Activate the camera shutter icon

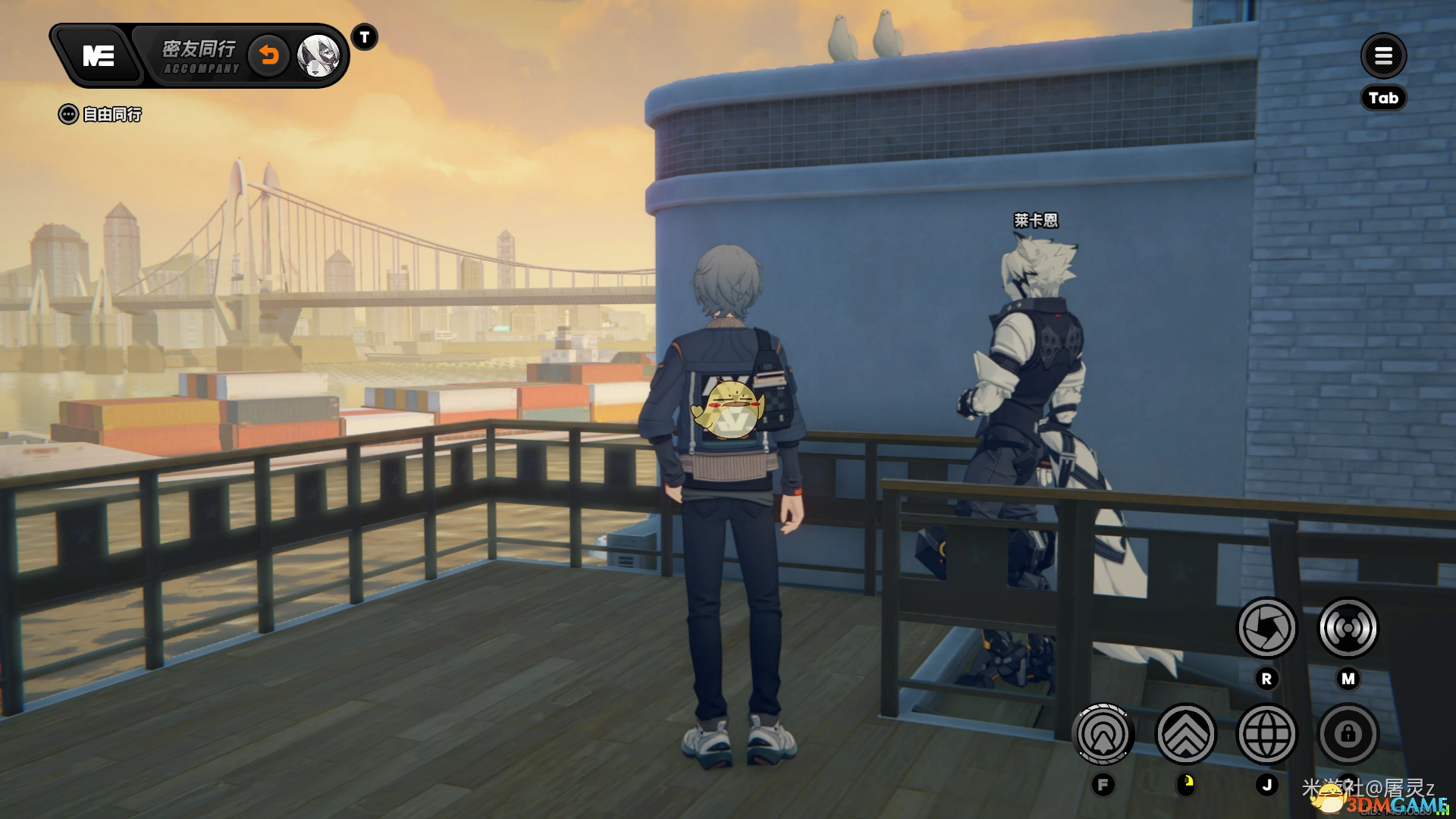tap(1266, 628)
